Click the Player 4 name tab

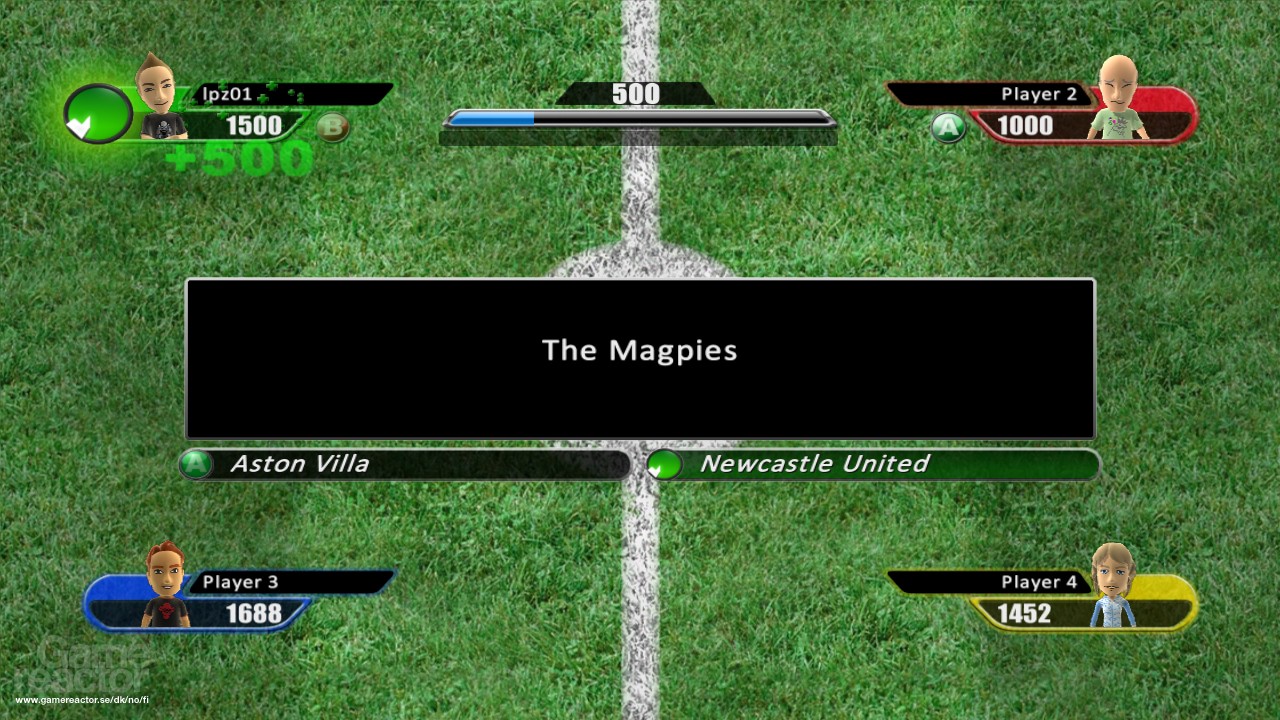(1040, 580)
